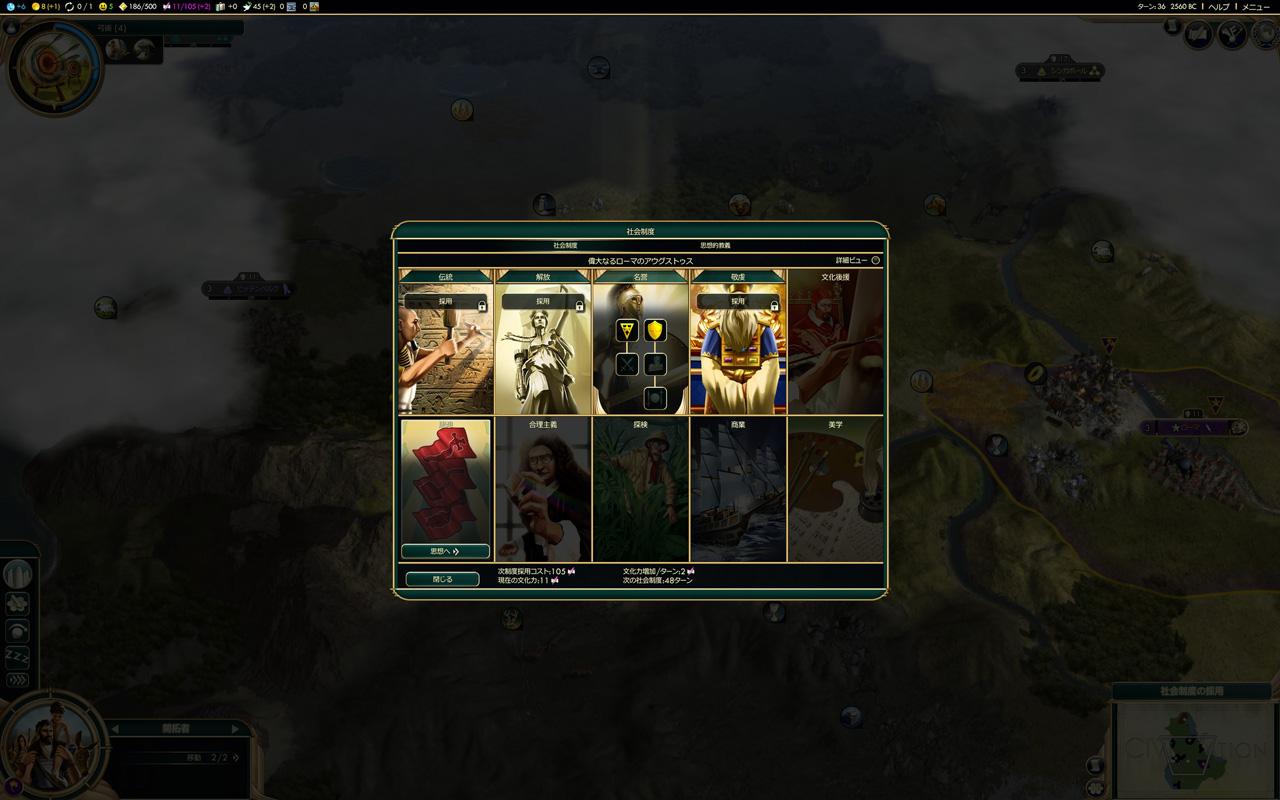The image size is (1280, 800).
Task: Select the yellow triangle Honor policy icon
Action: click(x=627, y=330)
